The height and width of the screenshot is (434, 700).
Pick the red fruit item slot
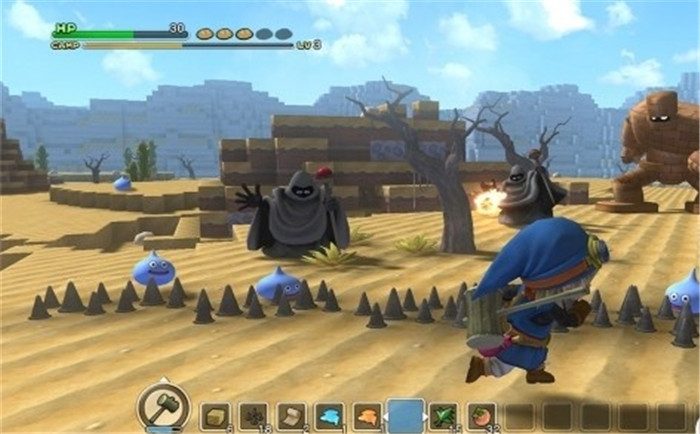point(481,416)
